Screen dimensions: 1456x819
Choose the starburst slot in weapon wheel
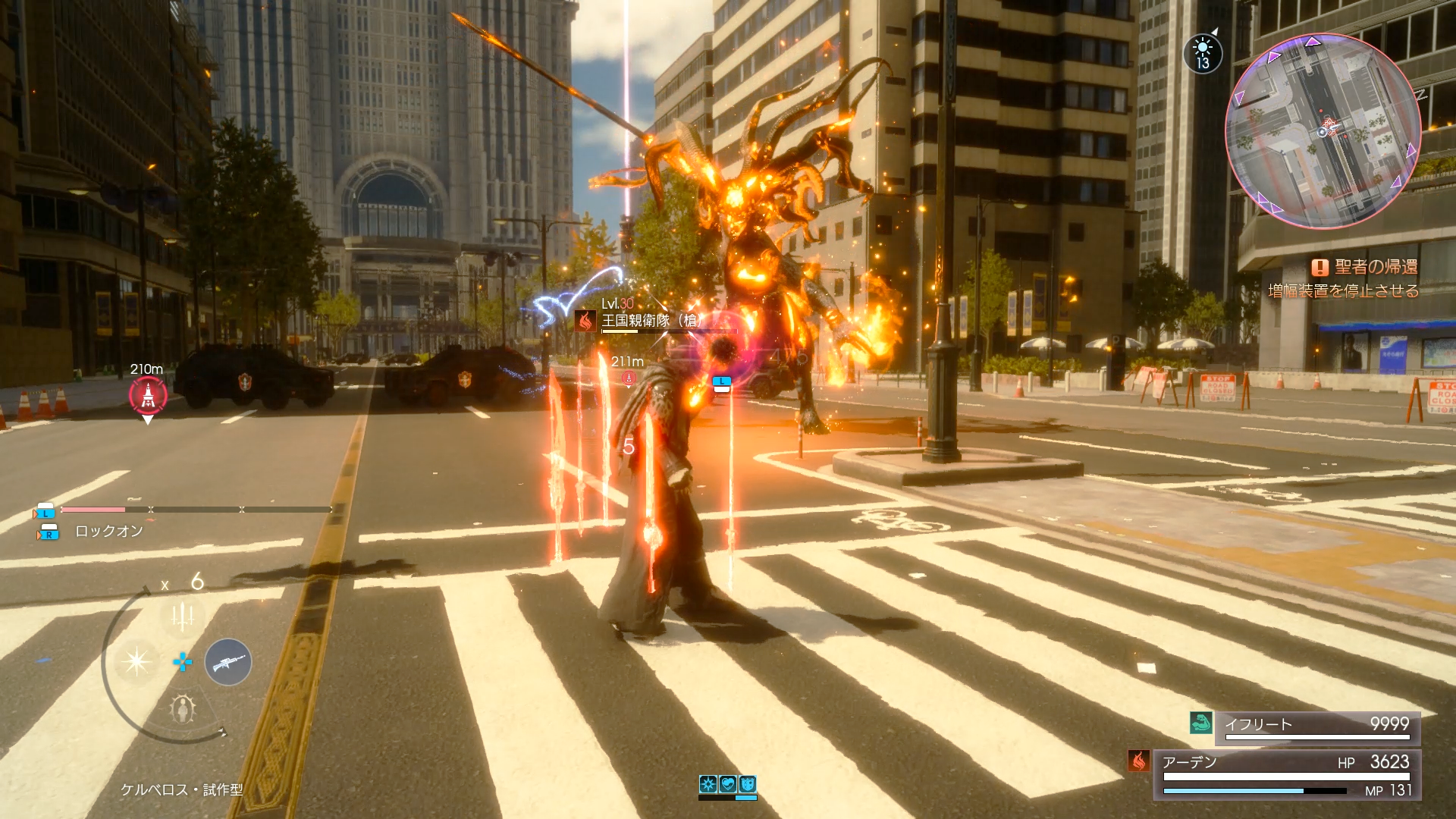(x=136, y=661)
